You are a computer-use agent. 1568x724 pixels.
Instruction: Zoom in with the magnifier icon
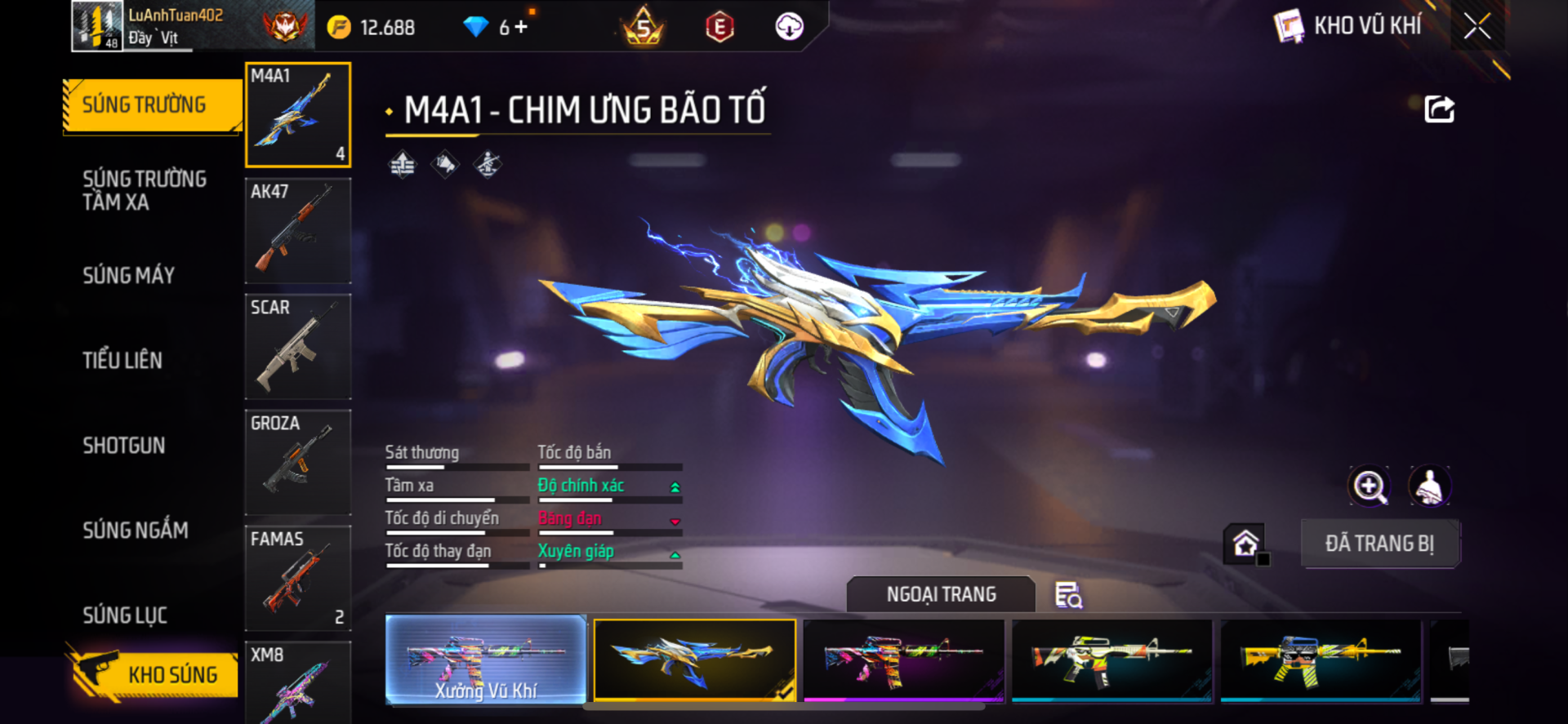pos(1369,486)
